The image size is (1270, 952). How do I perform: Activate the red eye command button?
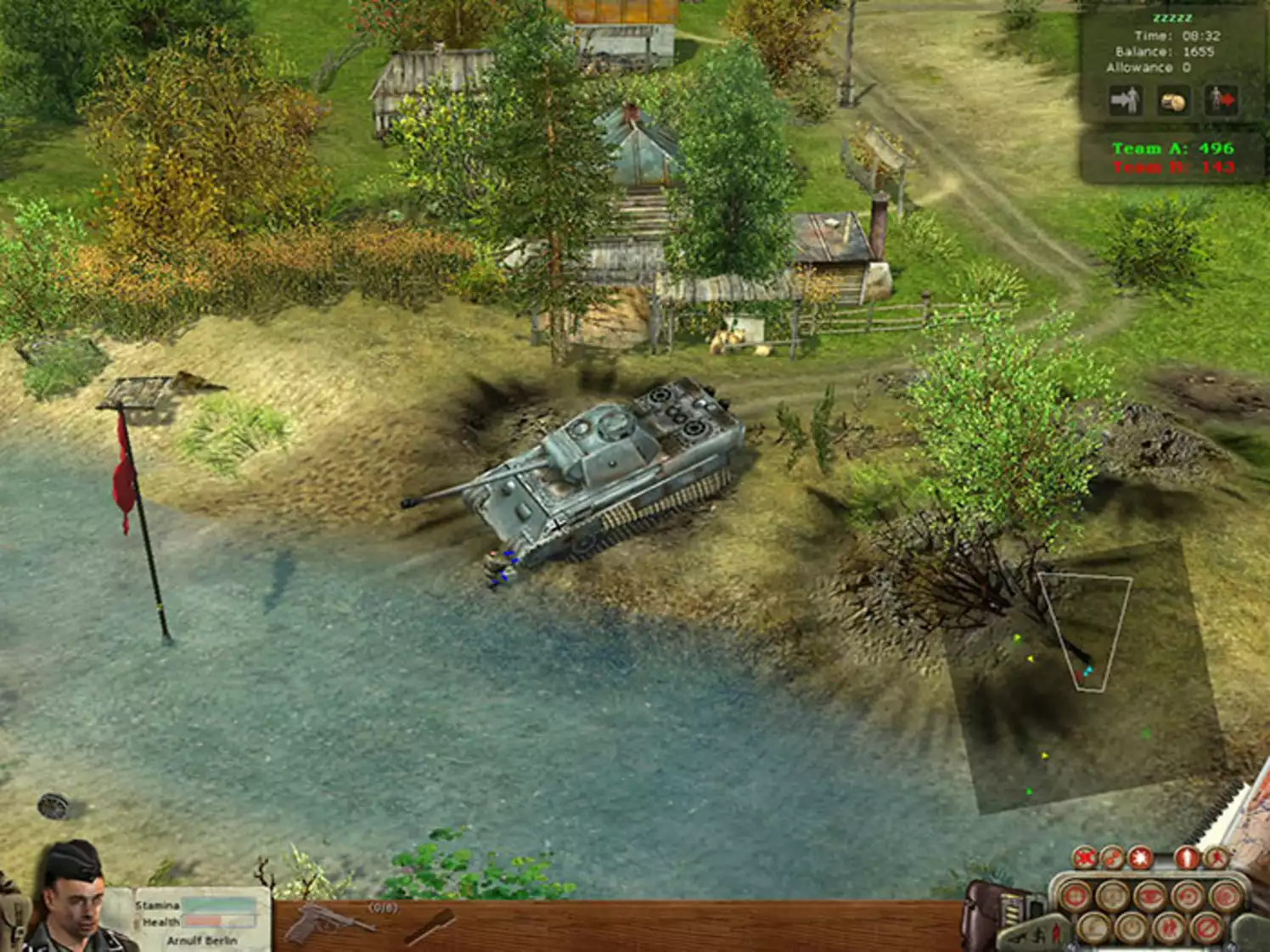1149,896
